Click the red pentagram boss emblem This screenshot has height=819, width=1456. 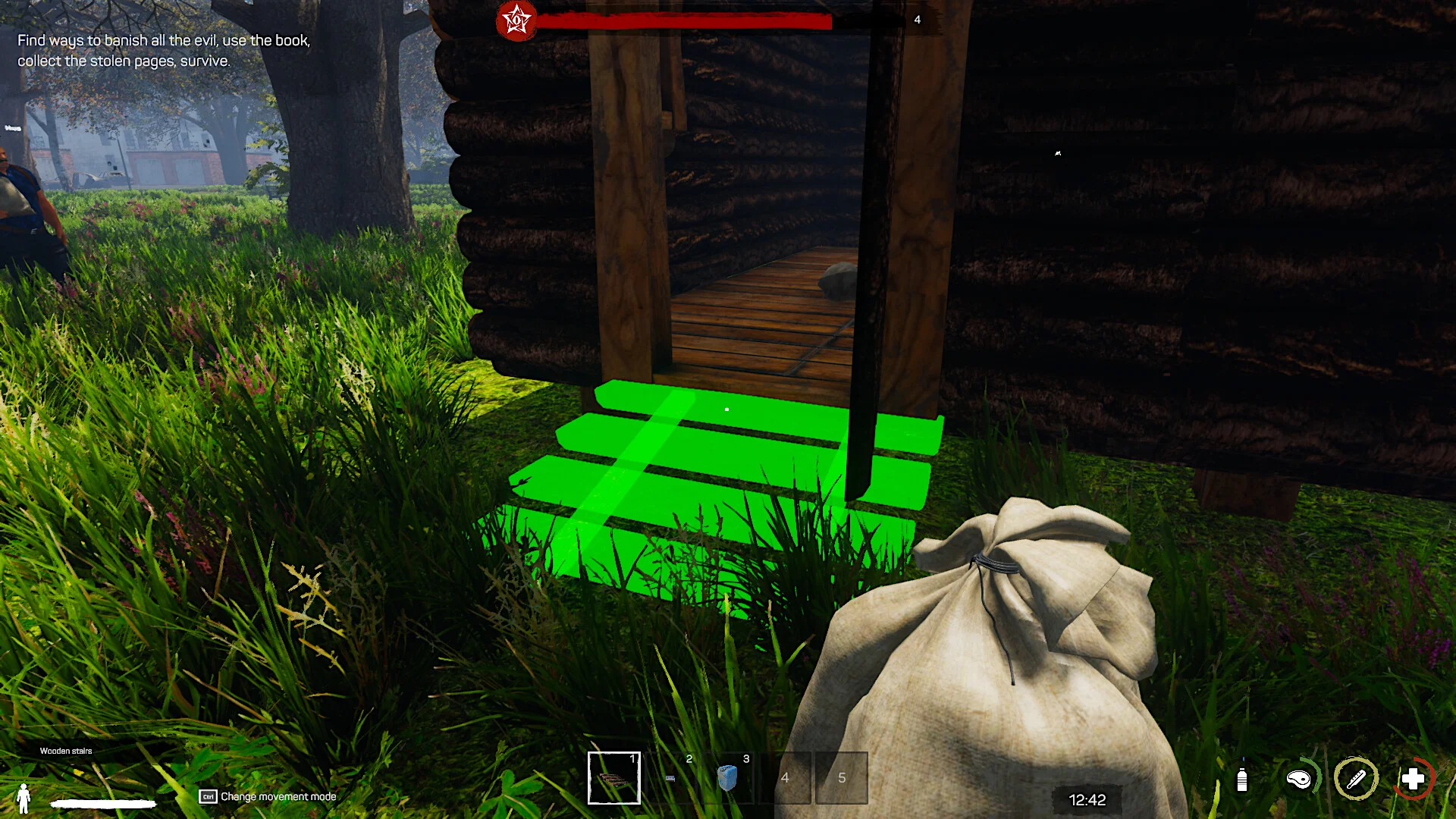click(x=516, y=20)
